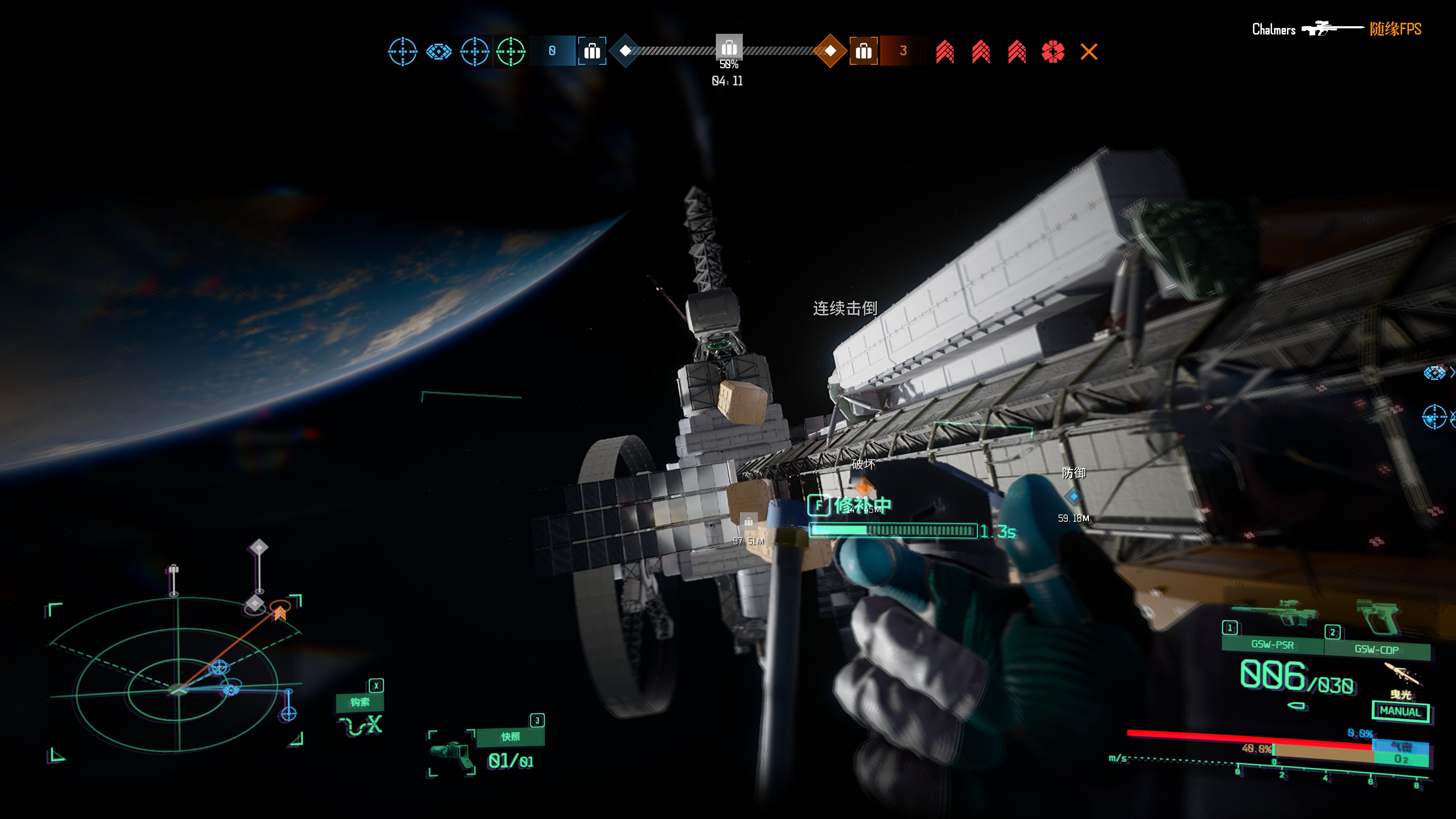
Task: Click the orange X enemy status icon
Action: [x=1089, y=52]
